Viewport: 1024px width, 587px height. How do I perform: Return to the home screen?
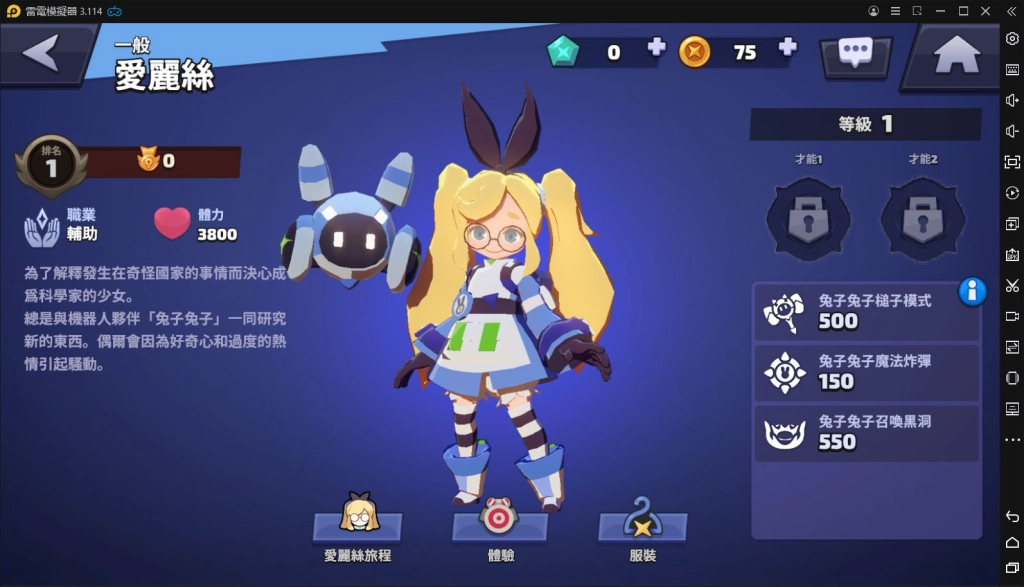[956, 56]
